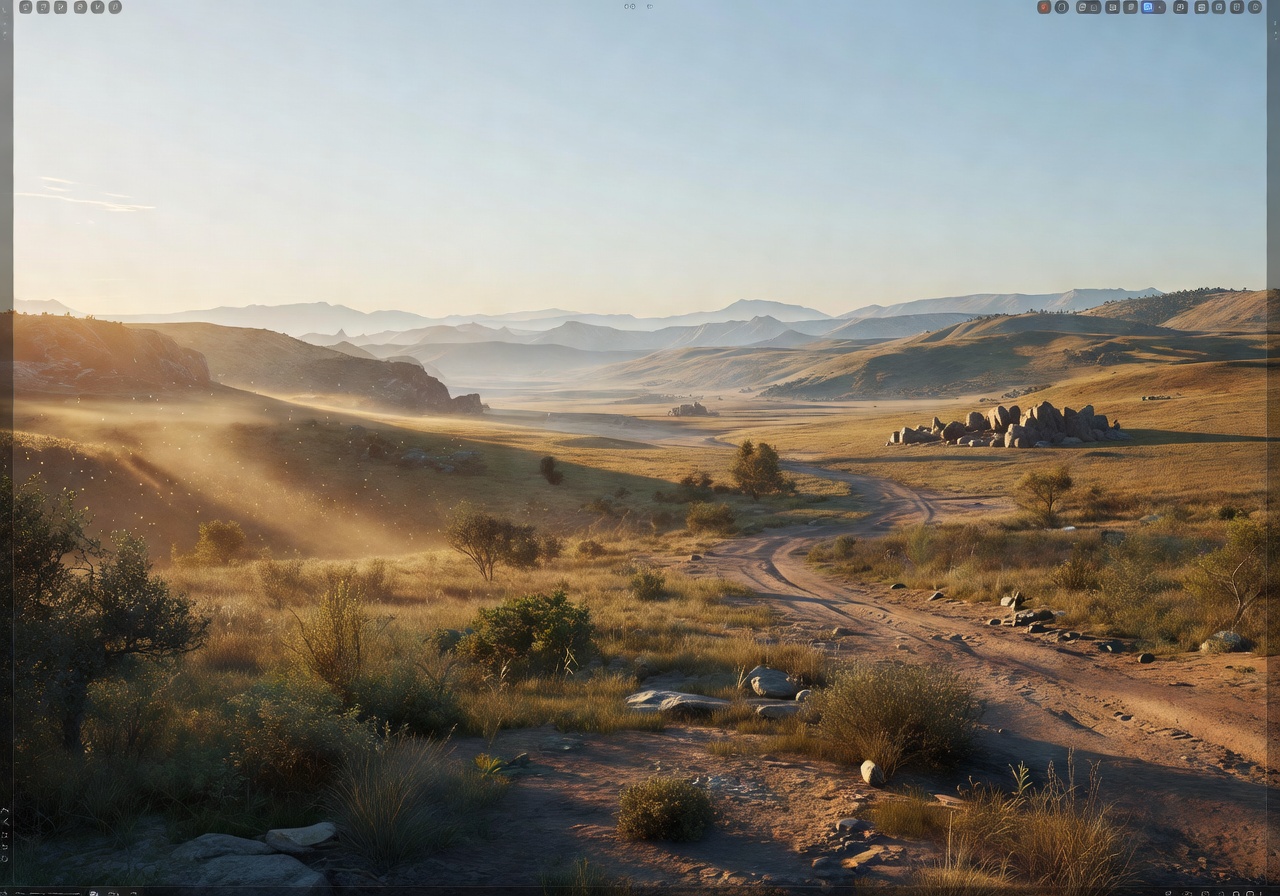The height and width of the screenshot is (896, 1280).
Task: Open the chevron control at top center
Action: coord(650,6)
